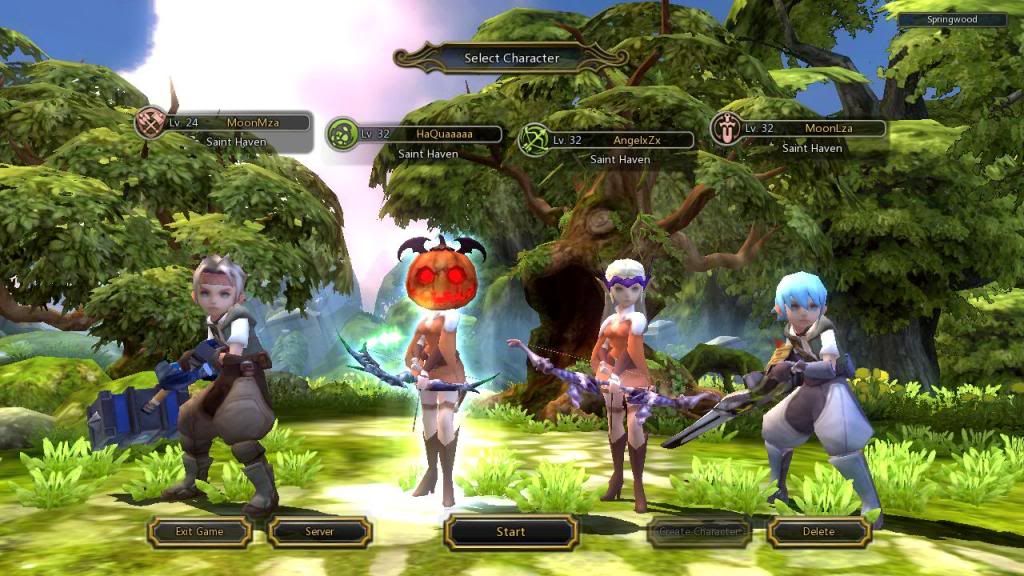Click the Springwood server label
1024x576 pixels.
tap(951, 19)
